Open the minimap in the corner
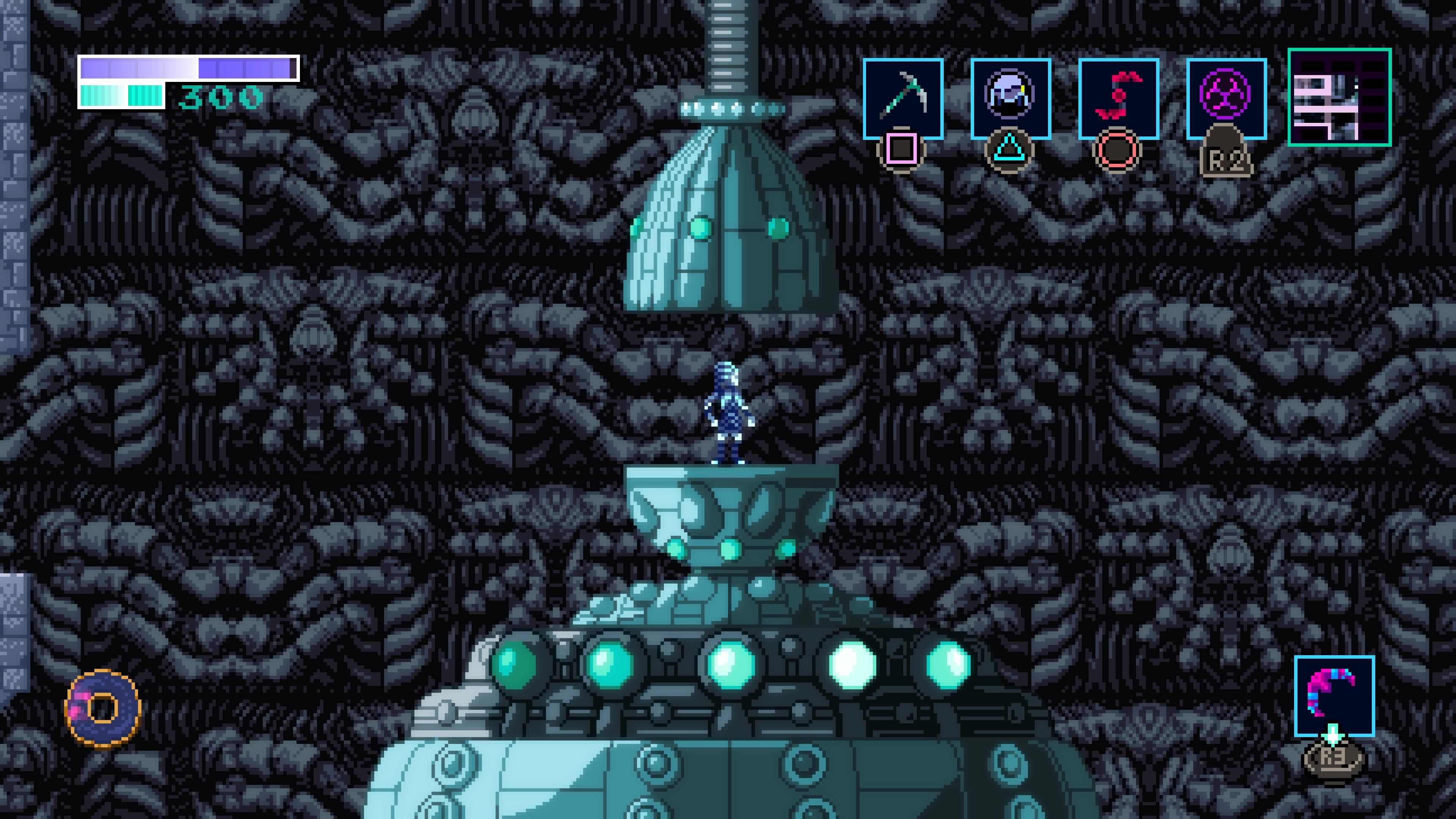1456x819 pixels. (x=1339, y=97)
